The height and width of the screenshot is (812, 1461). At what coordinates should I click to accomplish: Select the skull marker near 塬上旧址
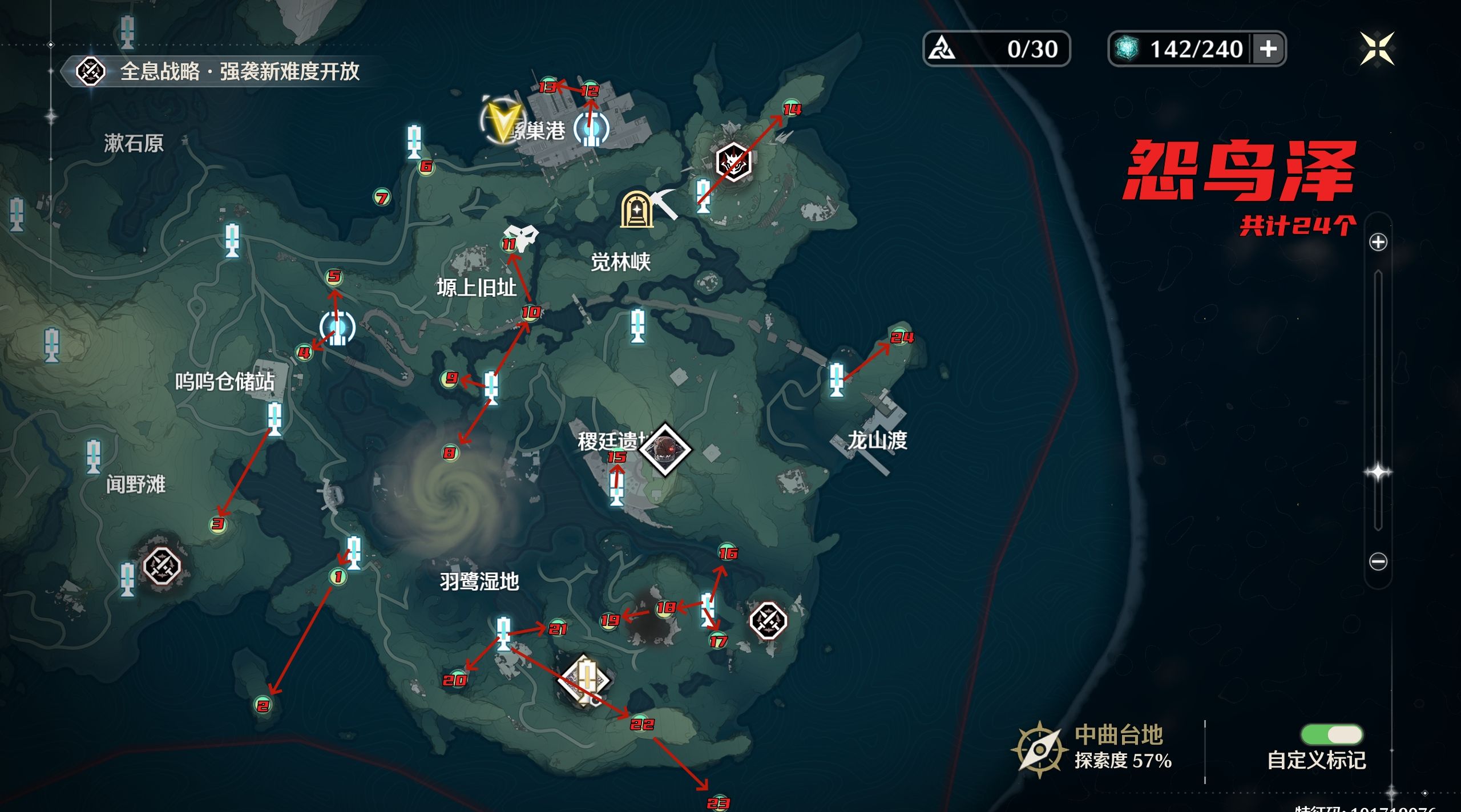[521, 236]
